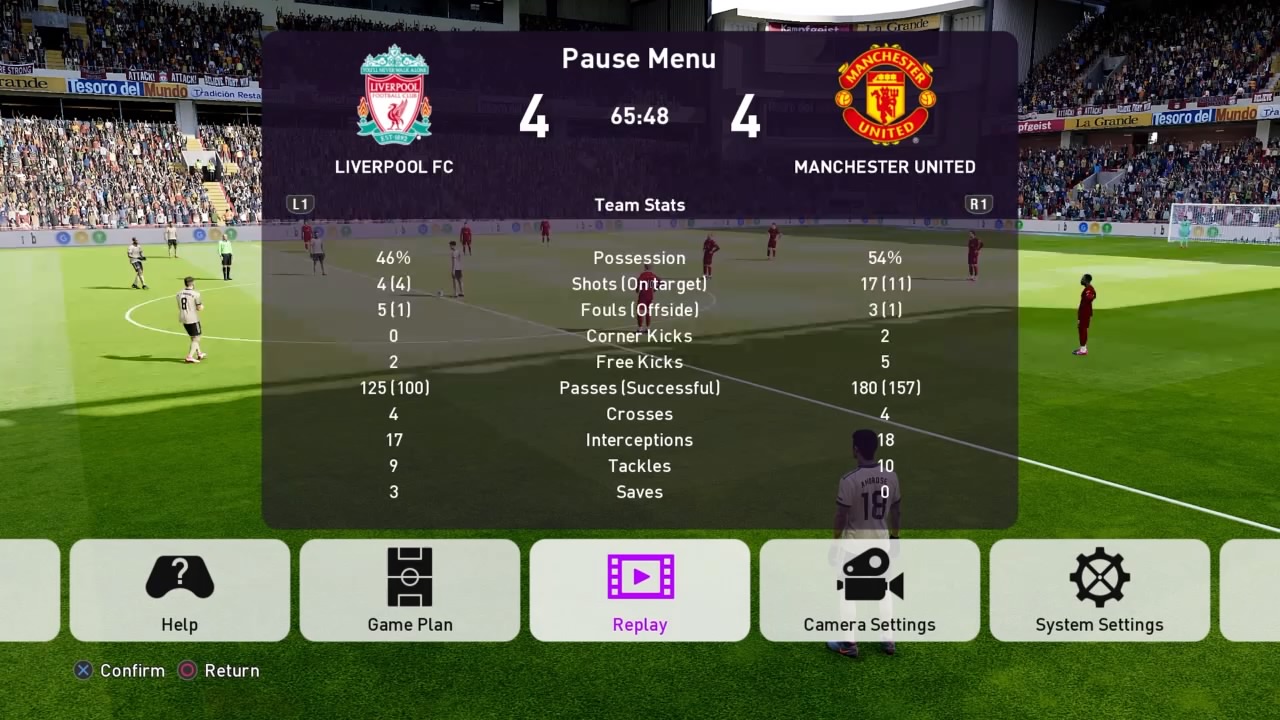Select the Game Plan tile

coord(410,590)
